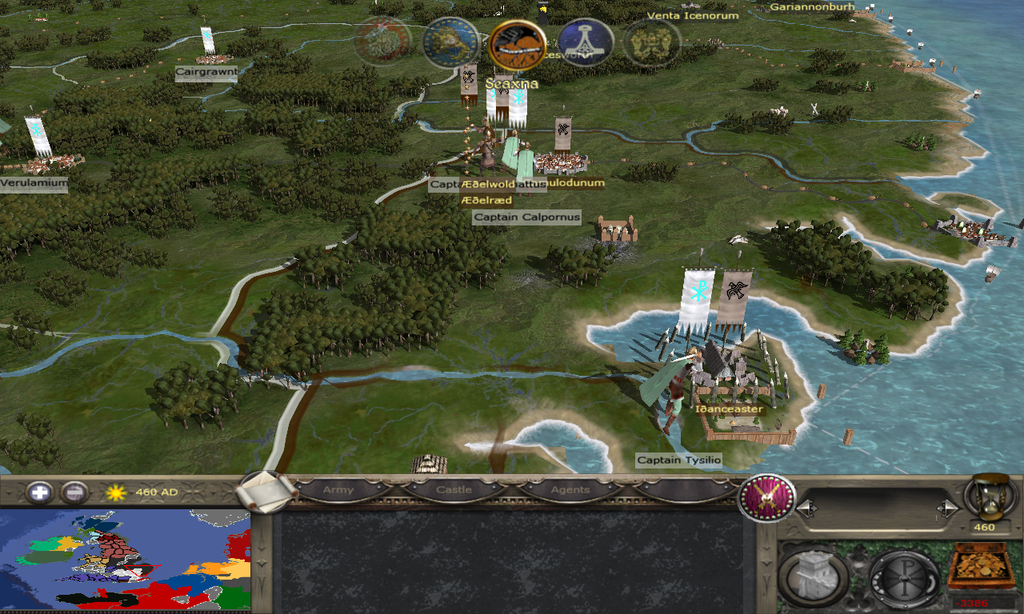Click the blue hammer faction emblem
The width and height of the screenshot is (1024, 614).
(585, 43)
